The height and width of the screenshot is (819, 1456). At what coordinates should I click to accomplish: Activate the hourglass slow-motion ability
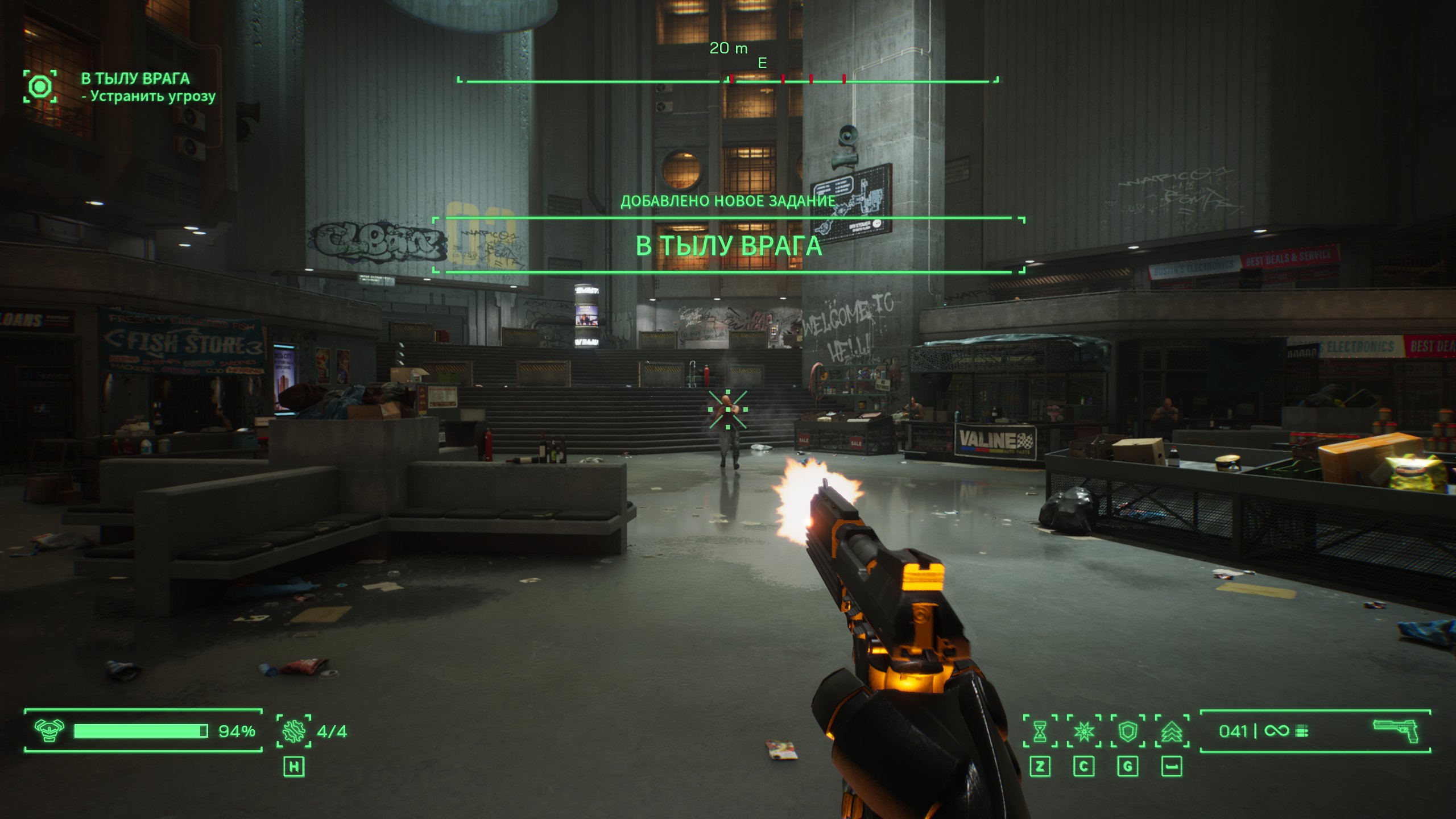click(x=1040, y=731)
